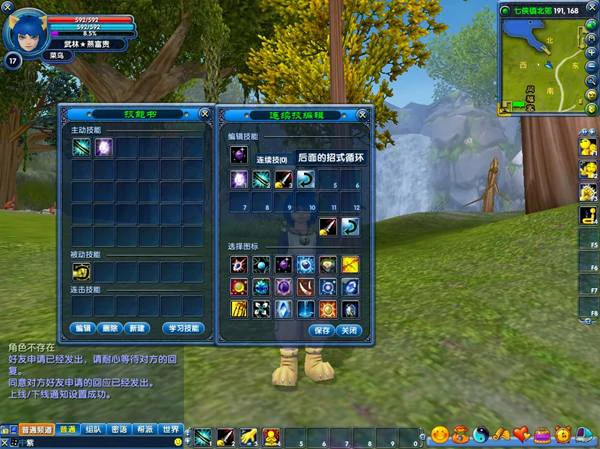Click the chat emoji smiley button
Viewport: 600px width, 449px height.
click(x=177, y=440)
